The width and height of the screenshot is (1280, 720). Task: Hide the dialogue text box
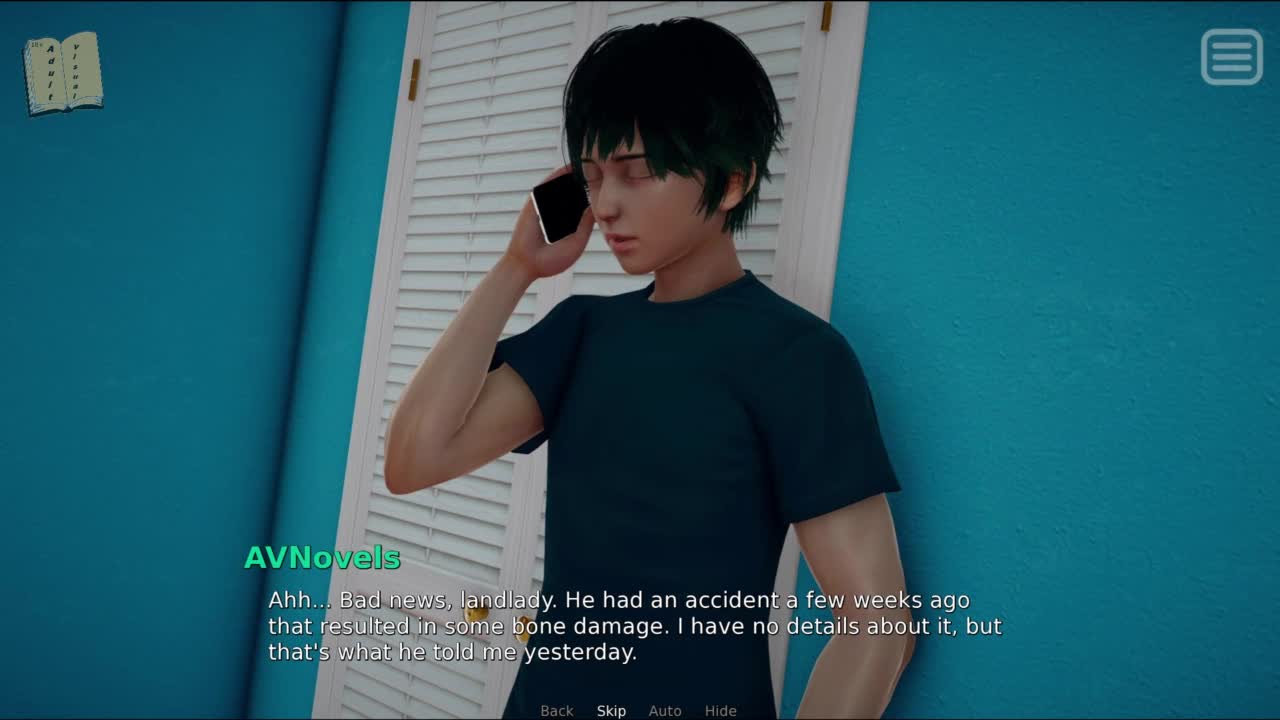720,711
